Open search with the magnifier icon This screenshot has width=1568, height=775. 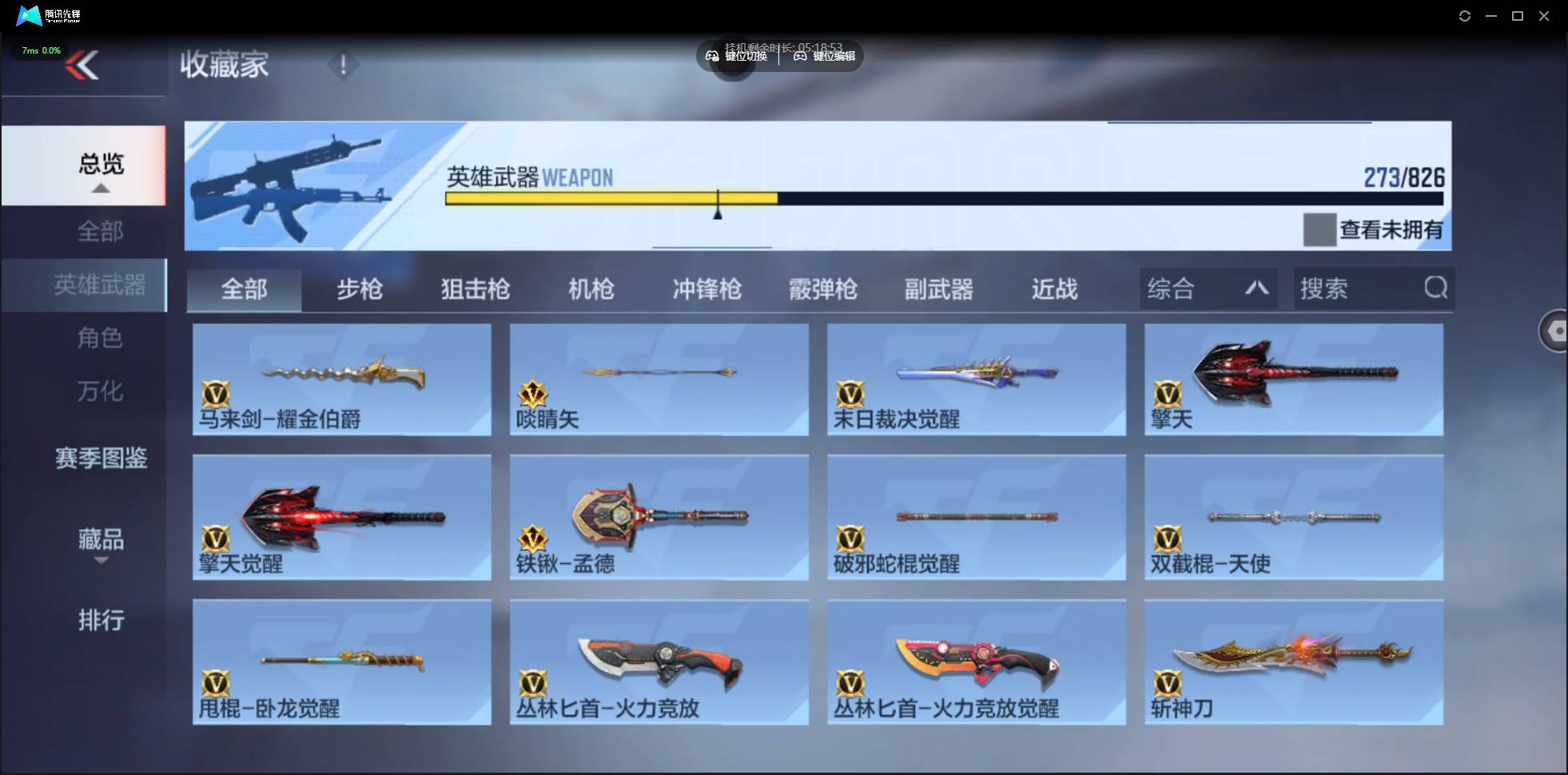pos(1435,288)
